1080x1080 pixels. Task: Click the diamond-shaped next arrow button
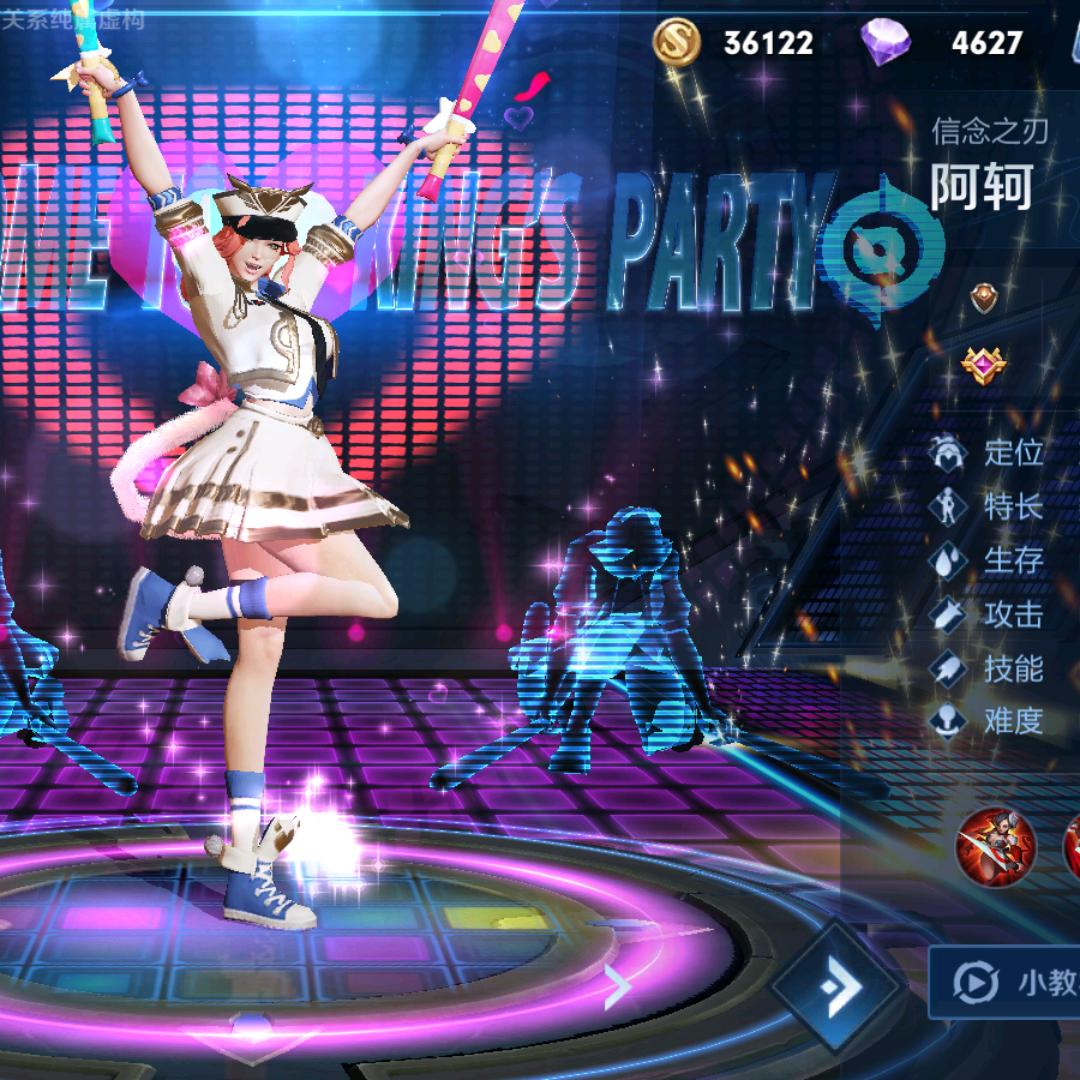(838, 988)
